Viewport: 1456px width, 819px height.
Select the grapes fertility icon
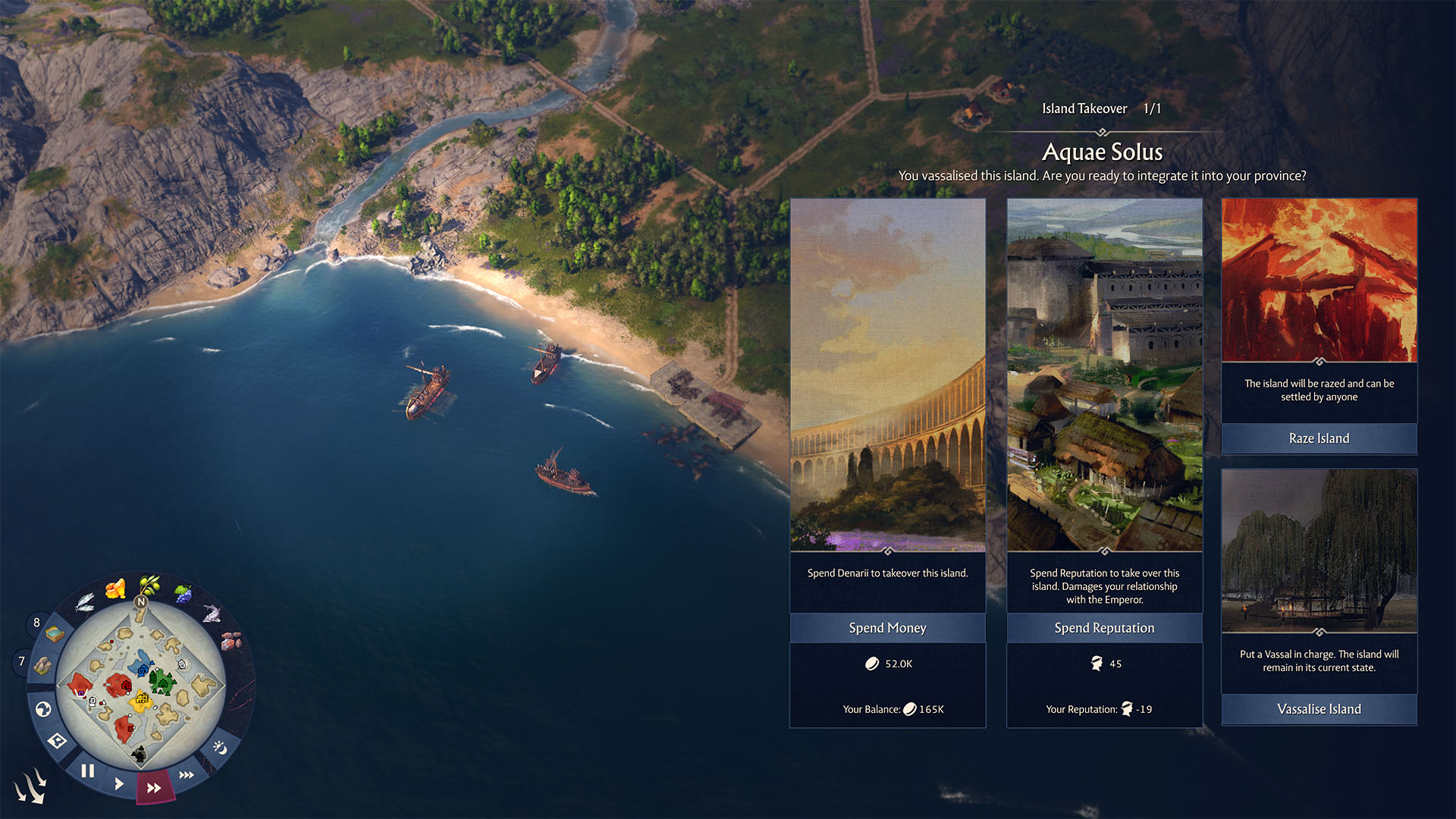[183, 593]
